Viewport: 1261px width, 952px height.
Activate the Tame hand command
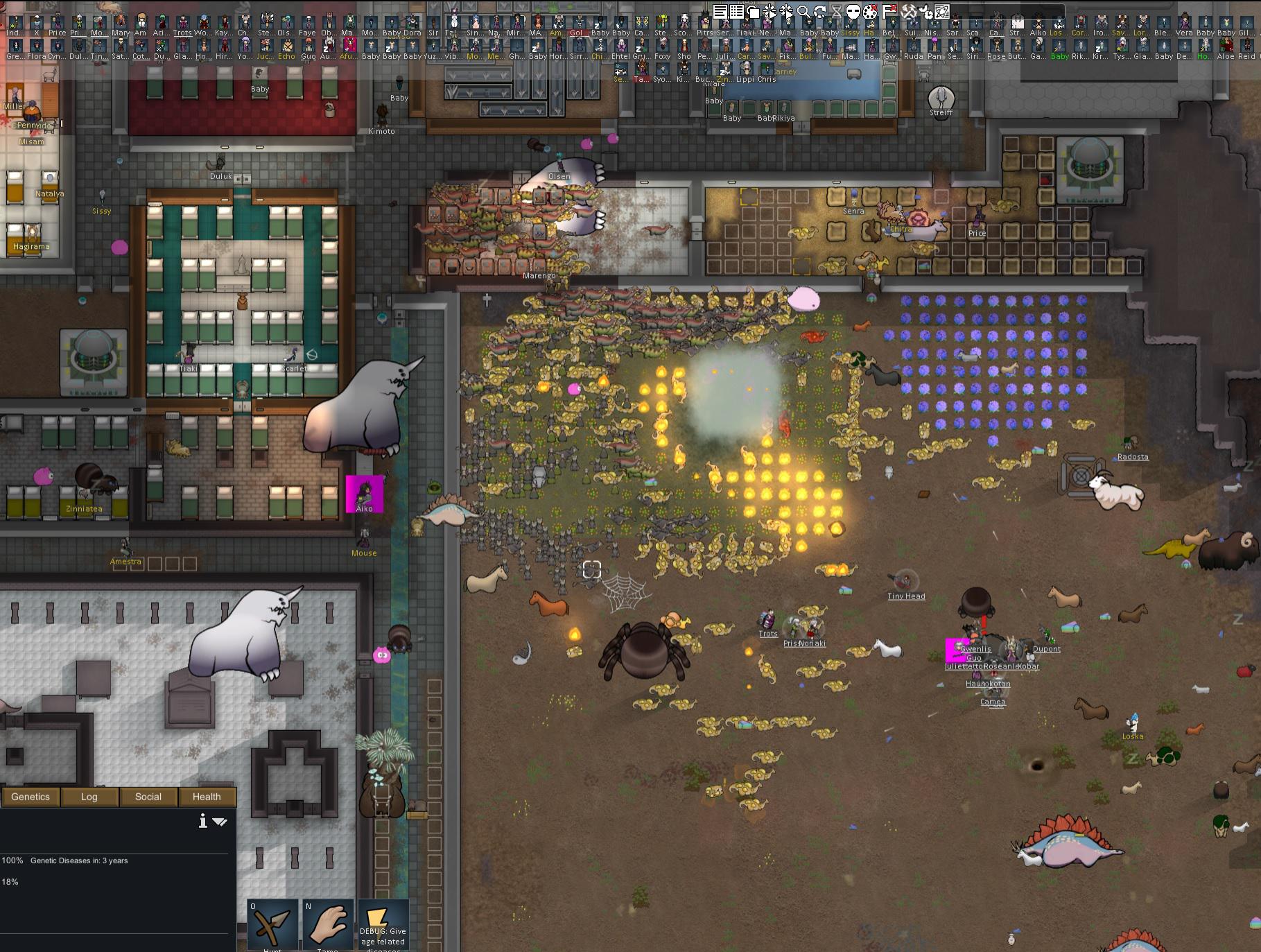pyautogui.click(x=328, y=925)
